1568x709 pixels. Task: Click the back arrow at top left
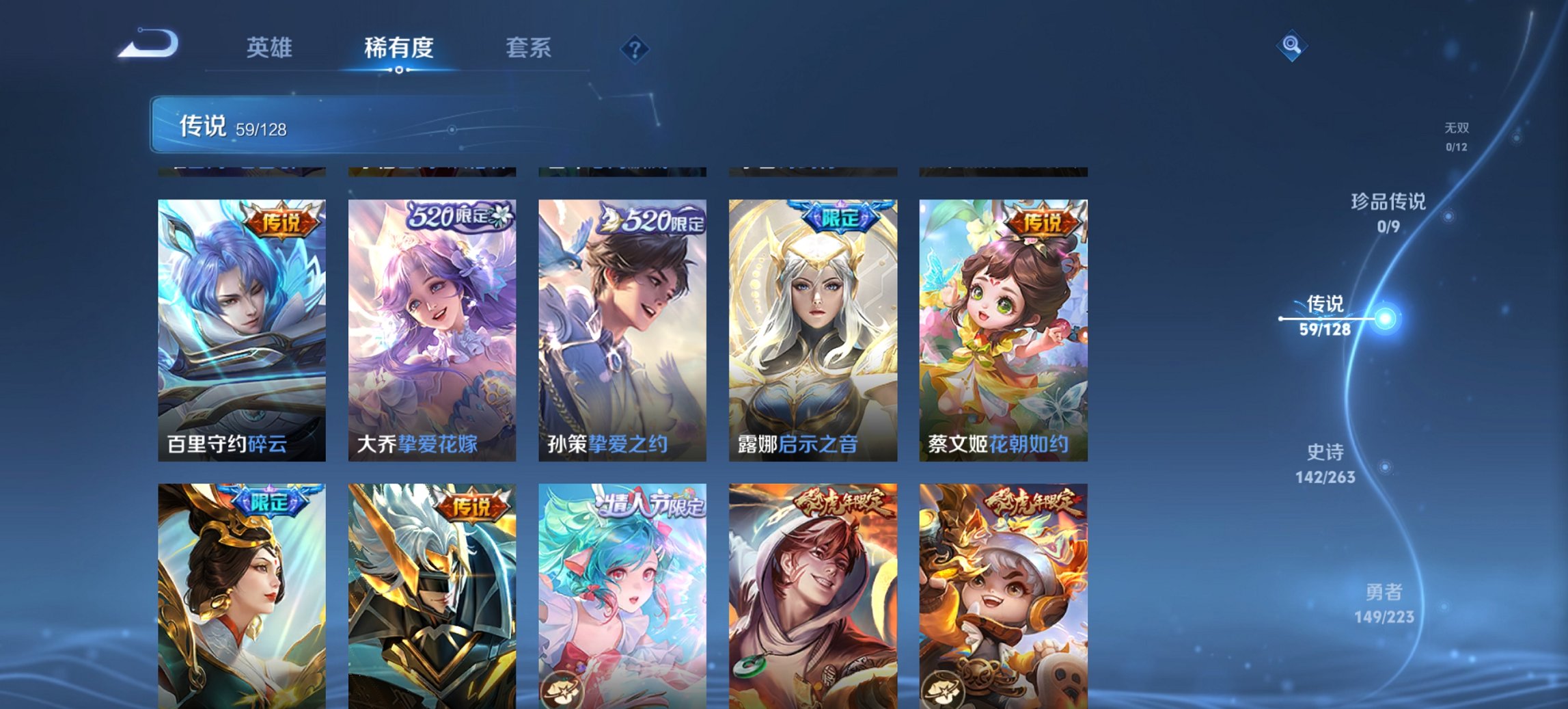[x=147, y=42]
